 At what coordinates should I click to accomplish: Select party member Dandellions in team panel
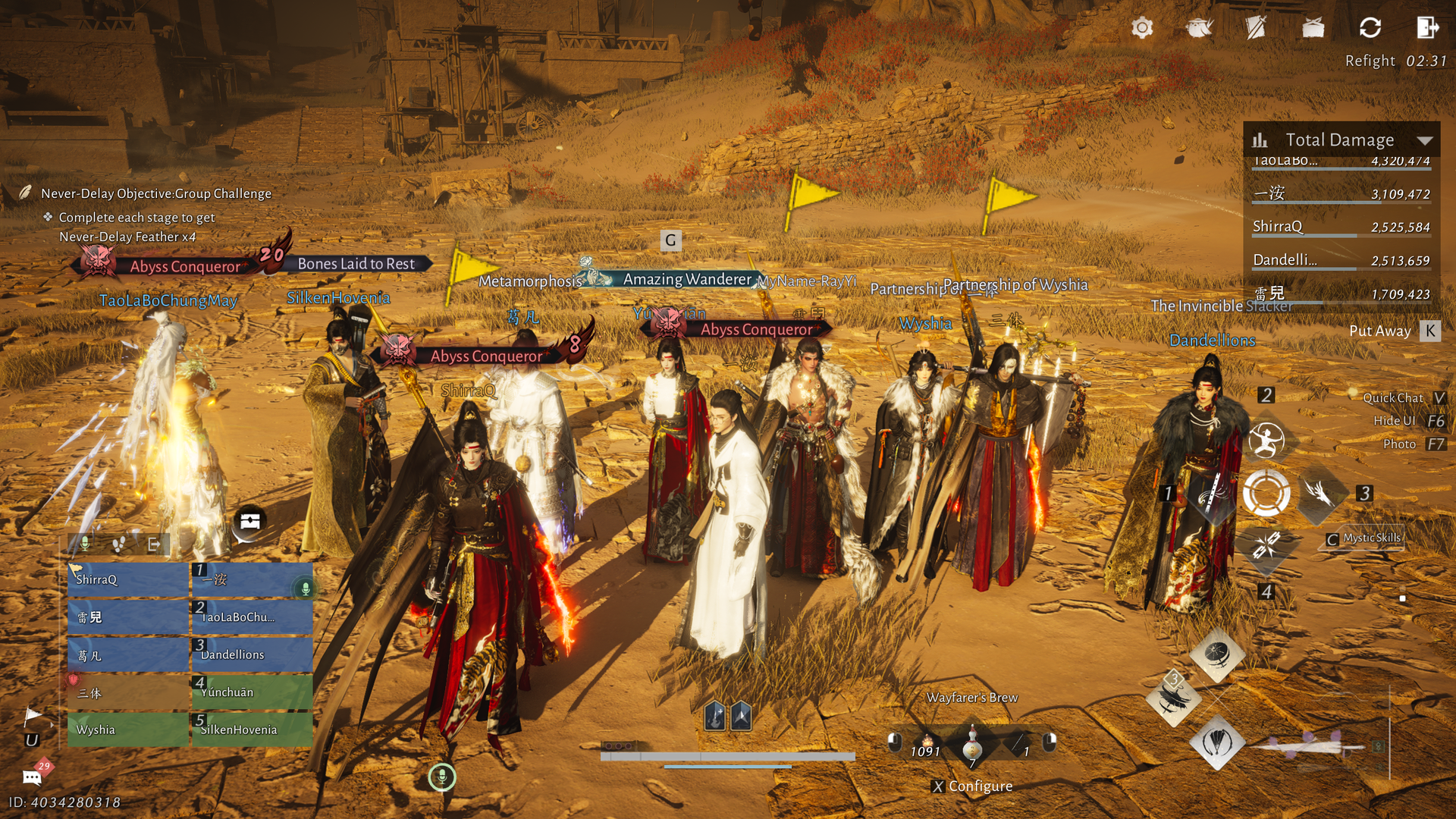coord(251,654)
